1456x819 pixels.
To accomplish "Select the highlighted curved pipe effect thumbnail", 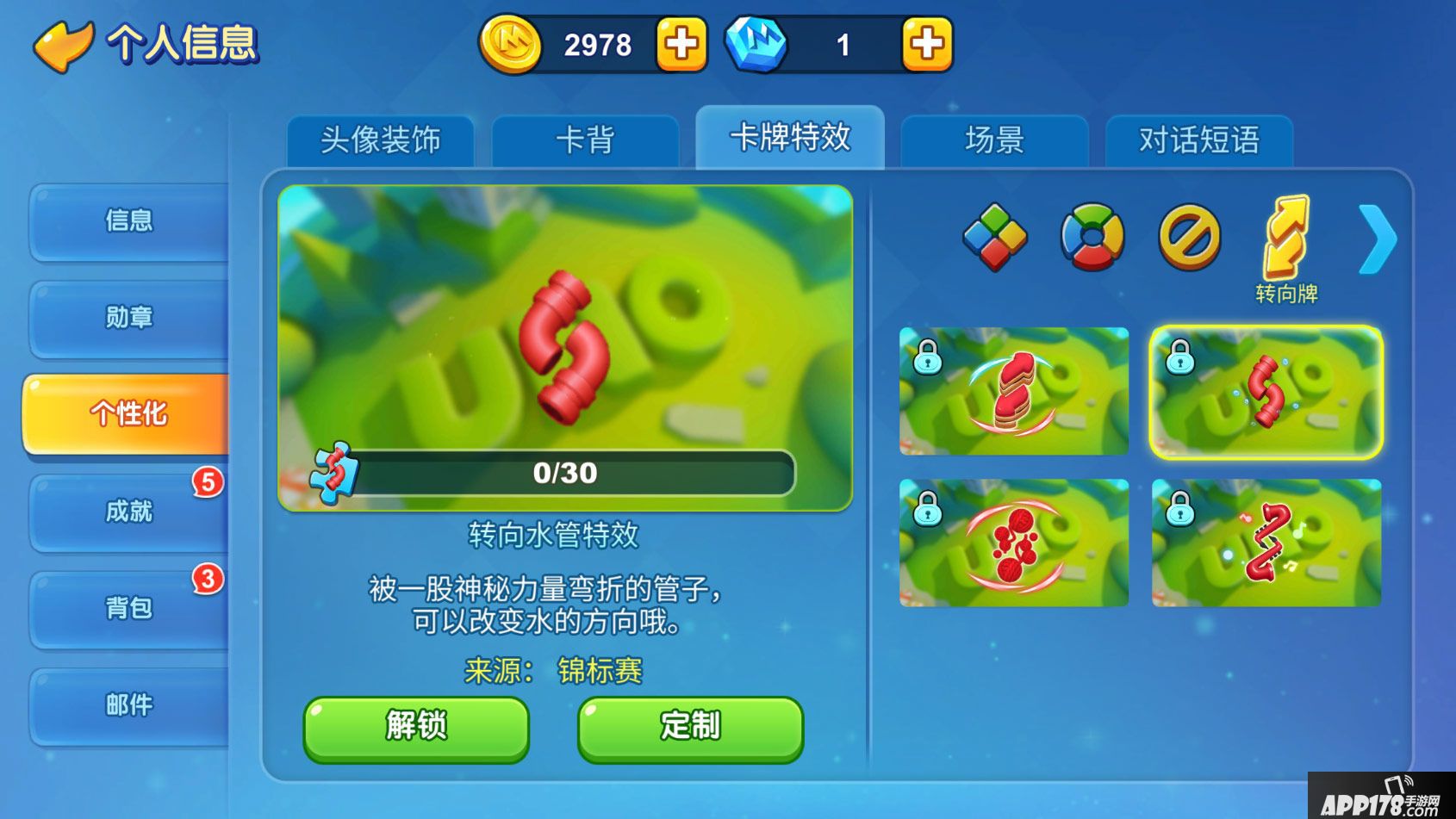I will tap(1265, 394).
